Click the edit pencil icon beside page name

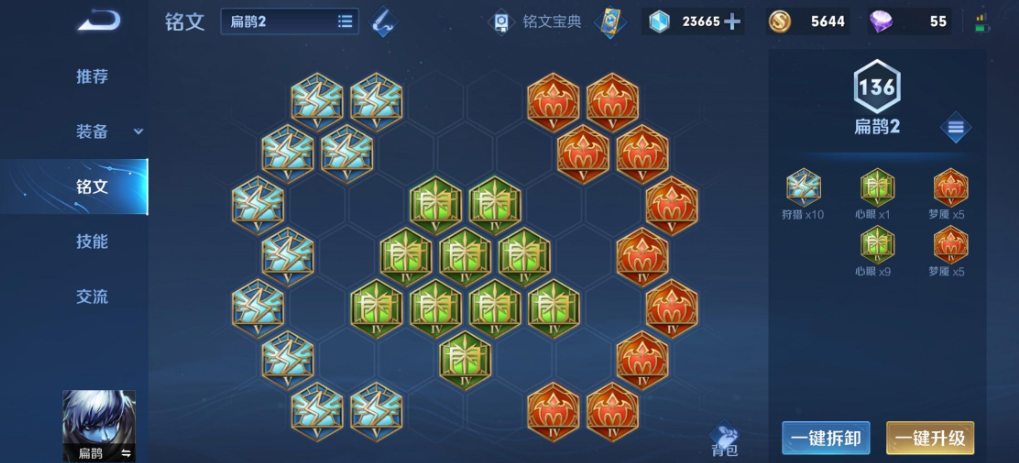pyautogui.click(x=382, y=21)
